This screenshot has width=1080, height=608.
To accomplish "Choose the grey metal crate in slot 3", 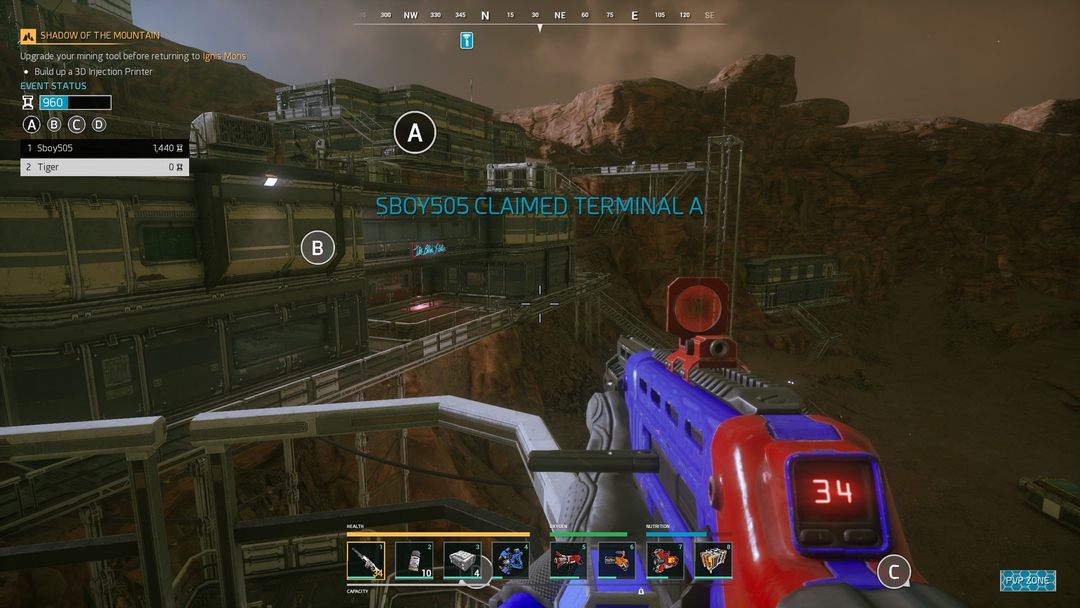I will (x=462, y=561).
